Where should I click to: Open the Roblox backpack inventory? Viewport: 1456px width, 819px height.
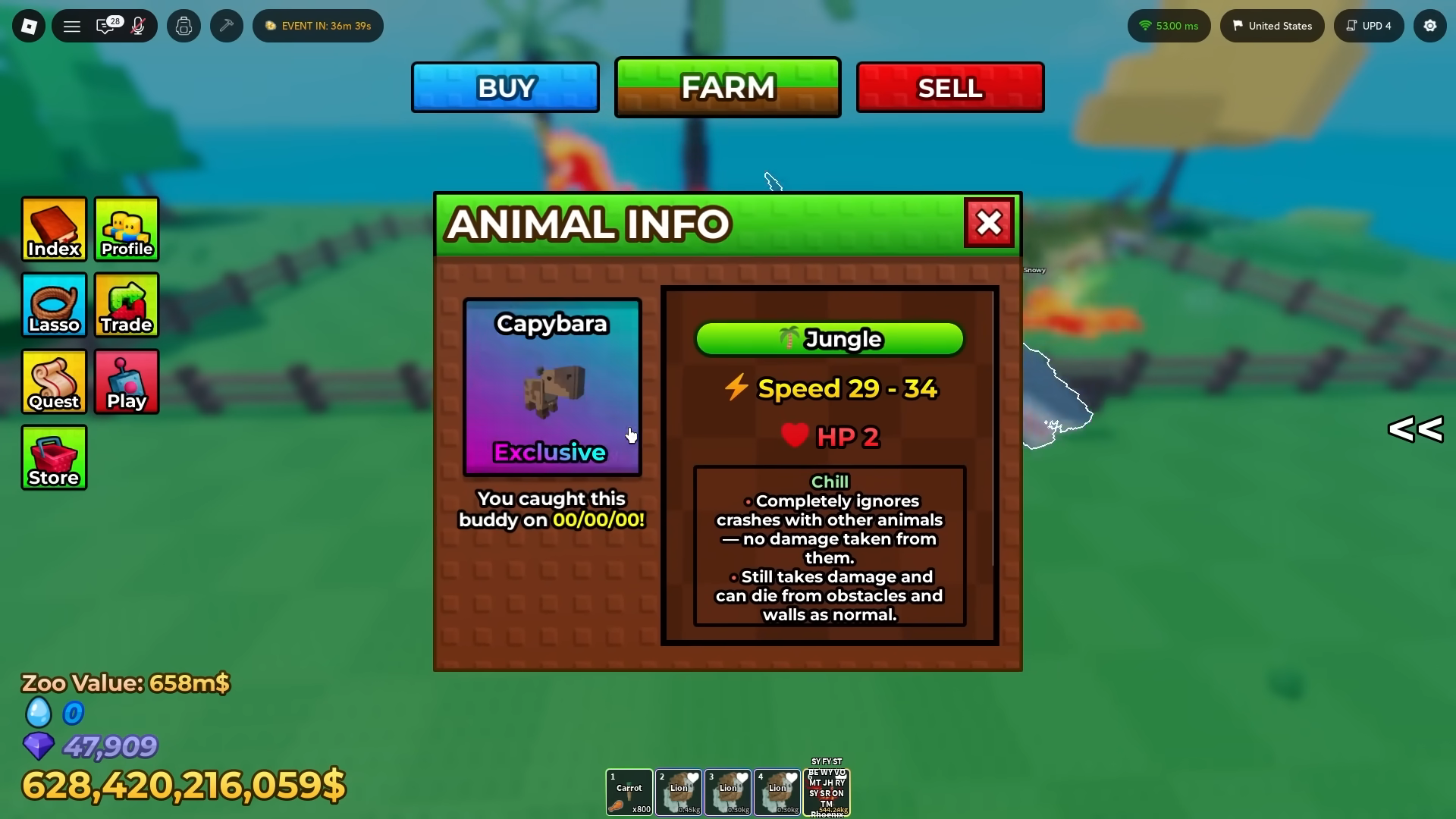(184, 25)
